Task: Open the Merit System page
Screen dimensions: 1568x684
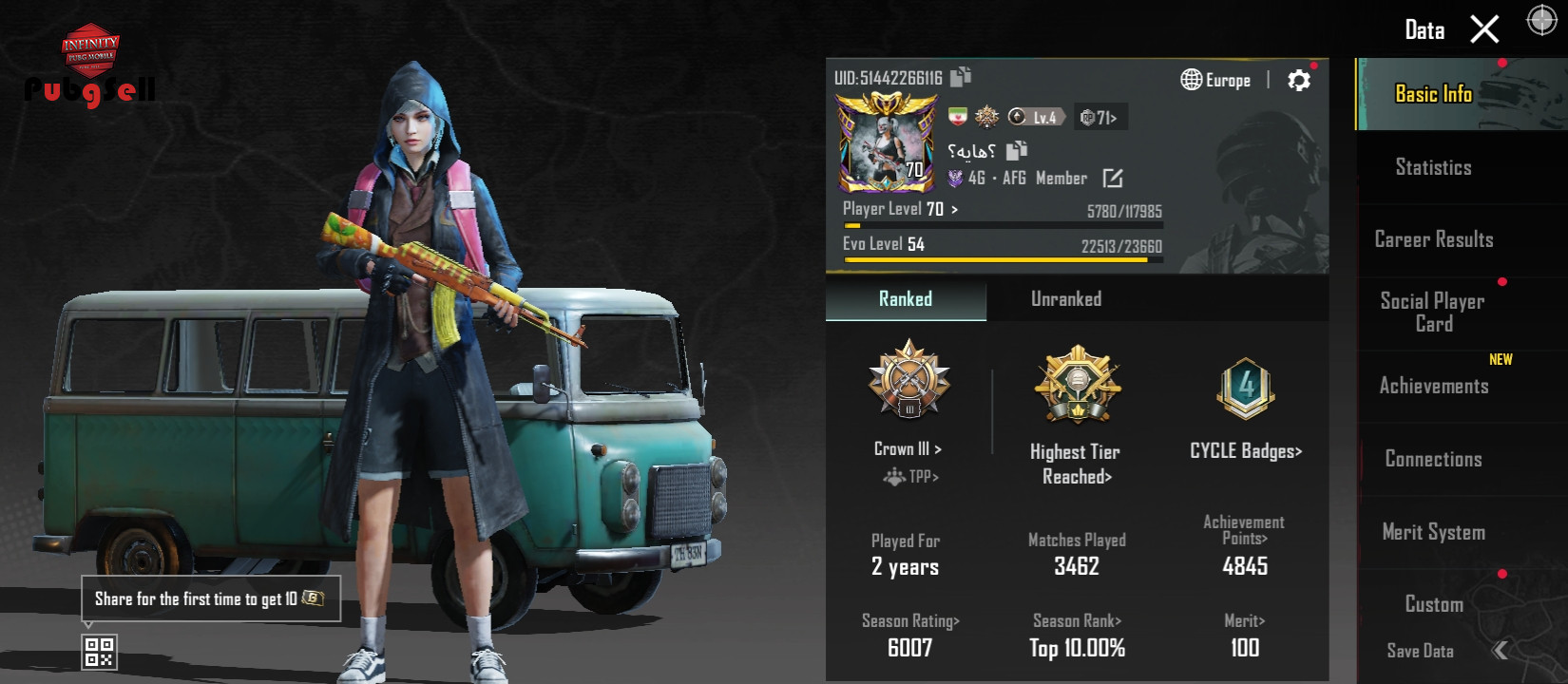Action: [x=1433, y=532]
